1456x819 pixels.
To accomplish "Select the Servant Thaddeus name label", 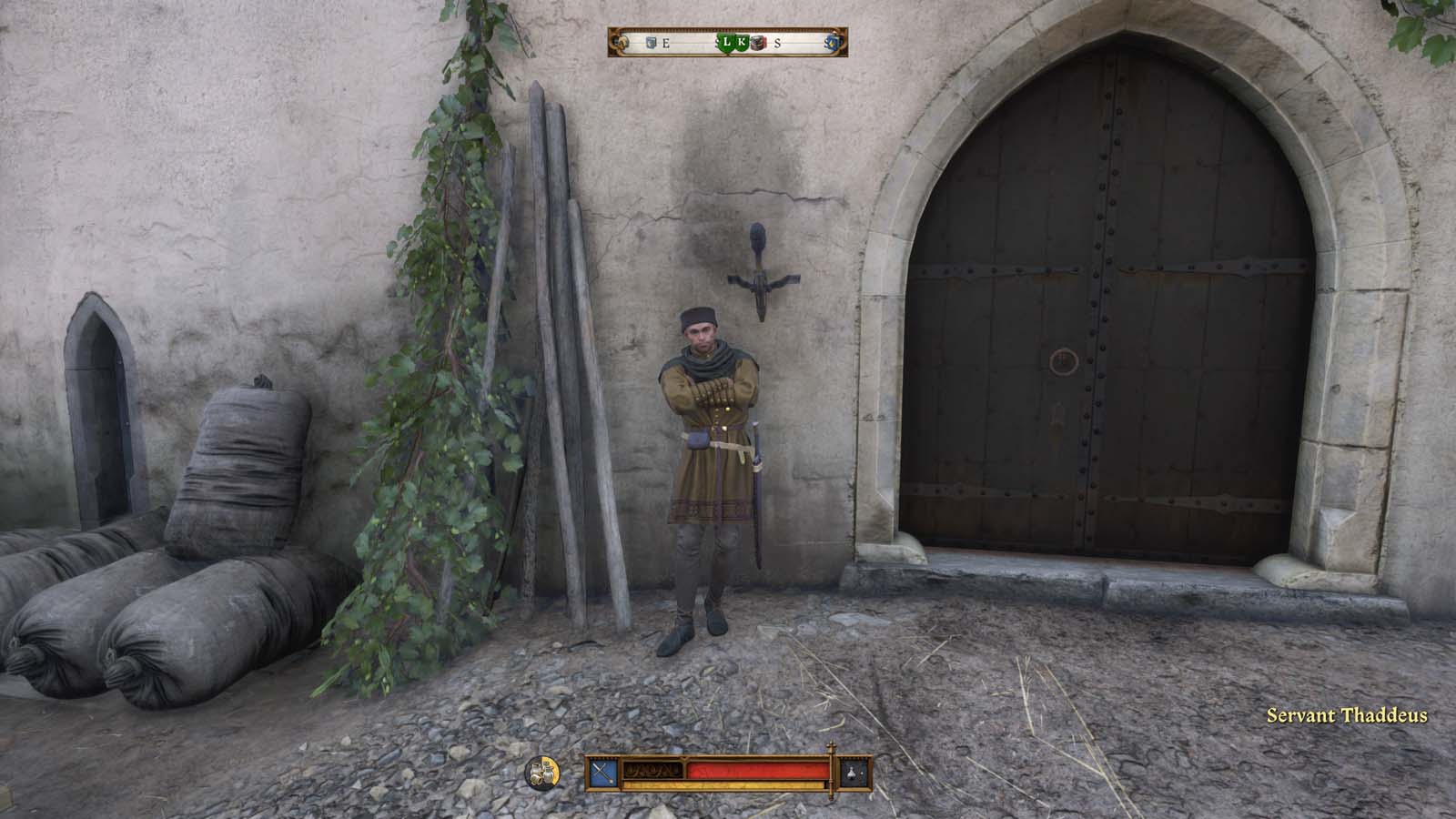I will [x=1345, y=717].
